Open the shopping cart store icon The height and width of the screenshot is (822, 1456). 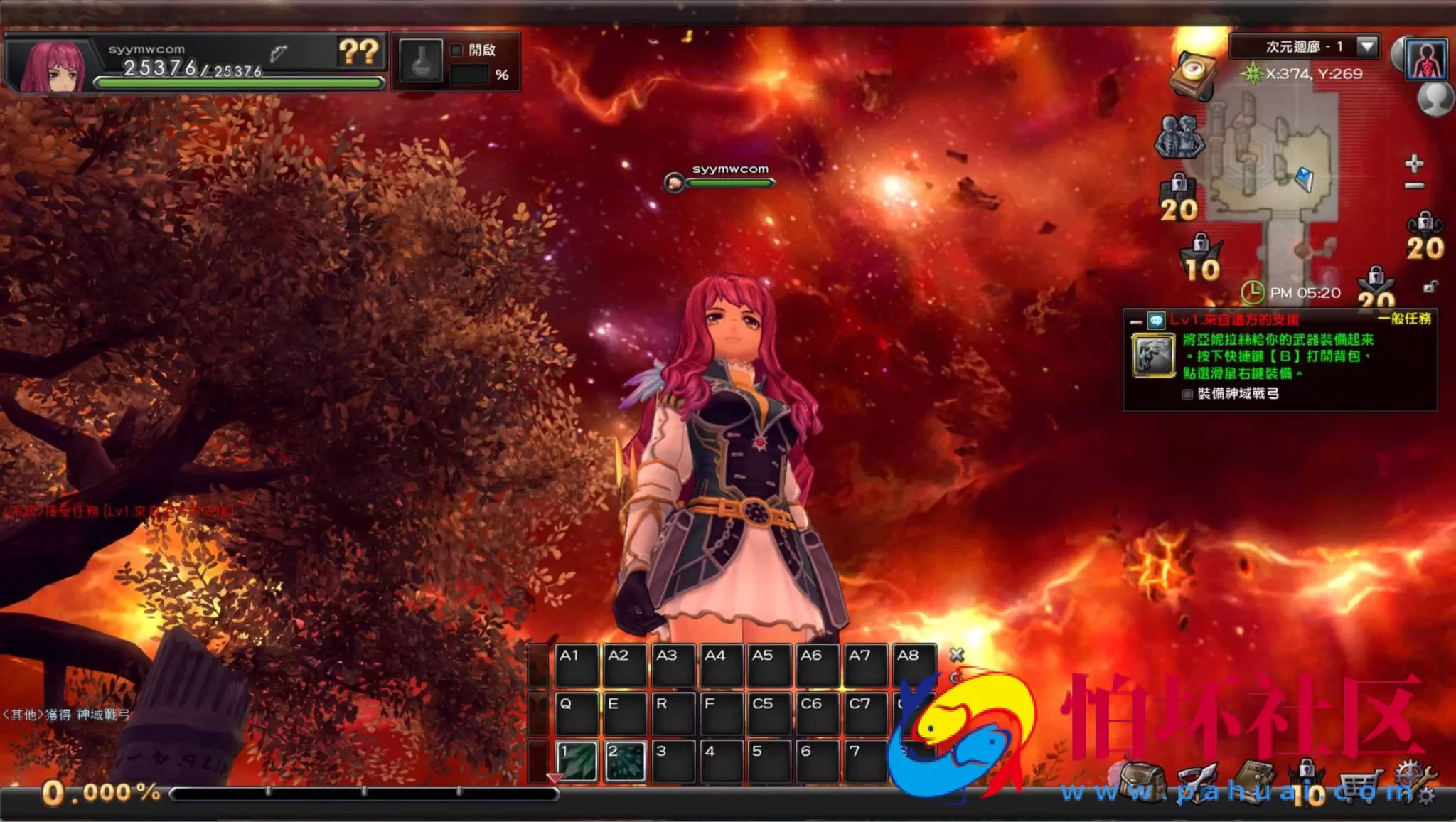pyautogui.click(x=1356, y=784)
